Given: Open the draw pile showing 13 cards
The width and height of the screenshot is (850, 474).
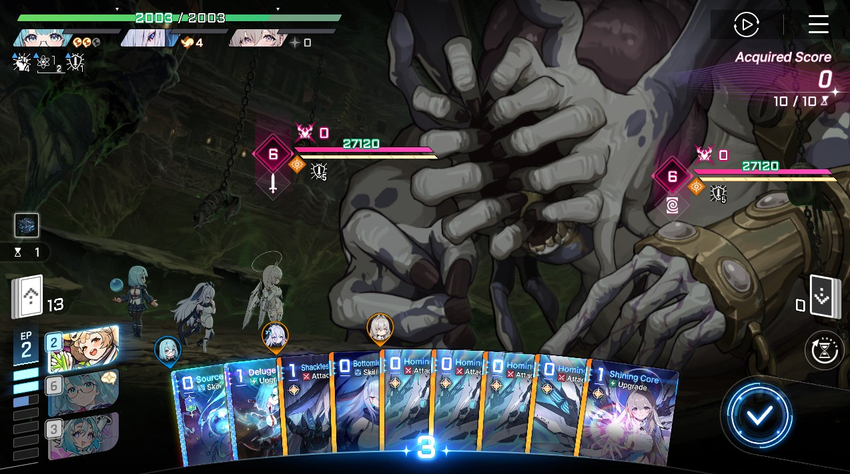Looking at the screenshot, I should (x=29, y=295).
